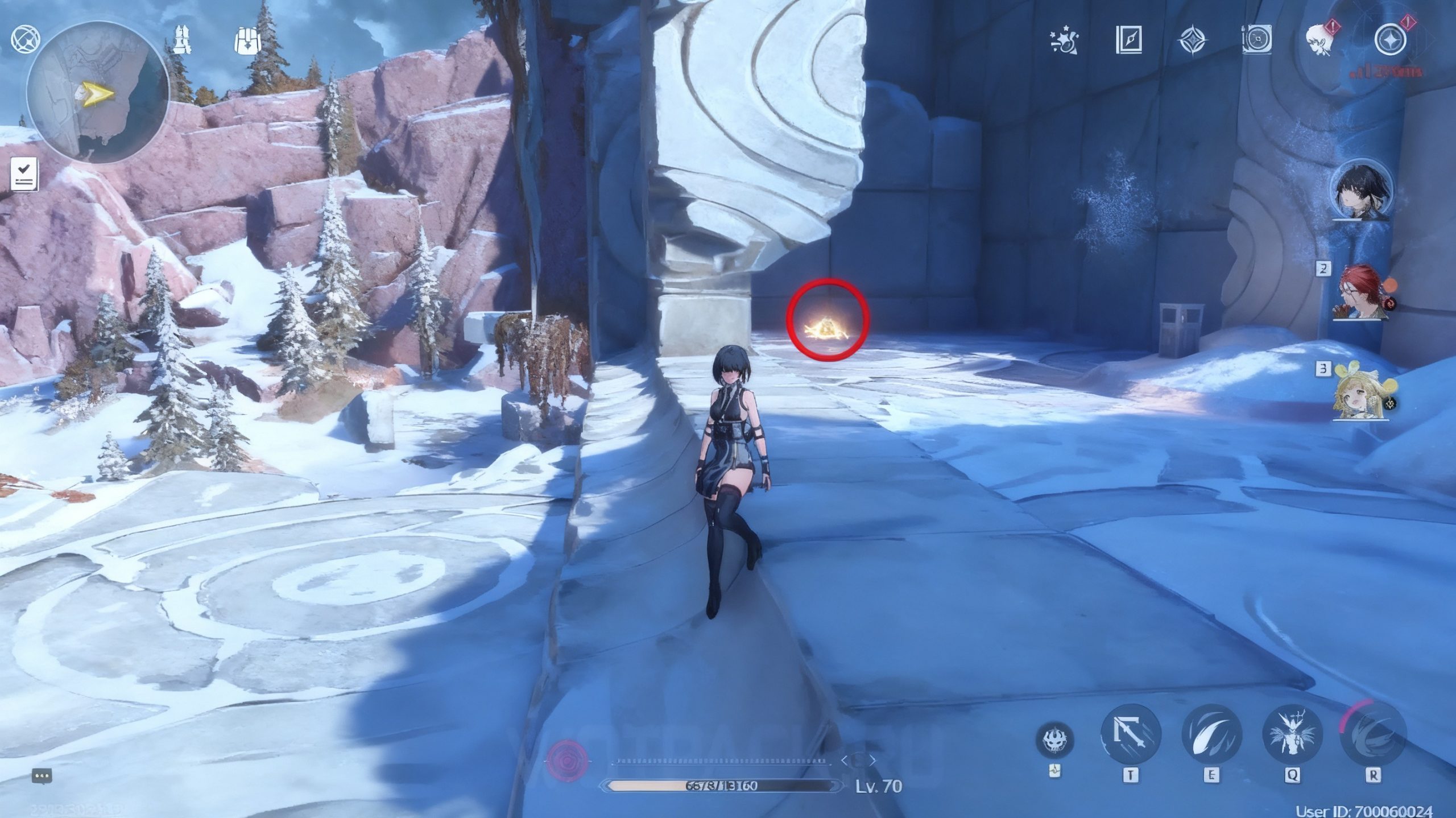
Task: Open the ringed star icon with alert
Action: pos(1390,40)
